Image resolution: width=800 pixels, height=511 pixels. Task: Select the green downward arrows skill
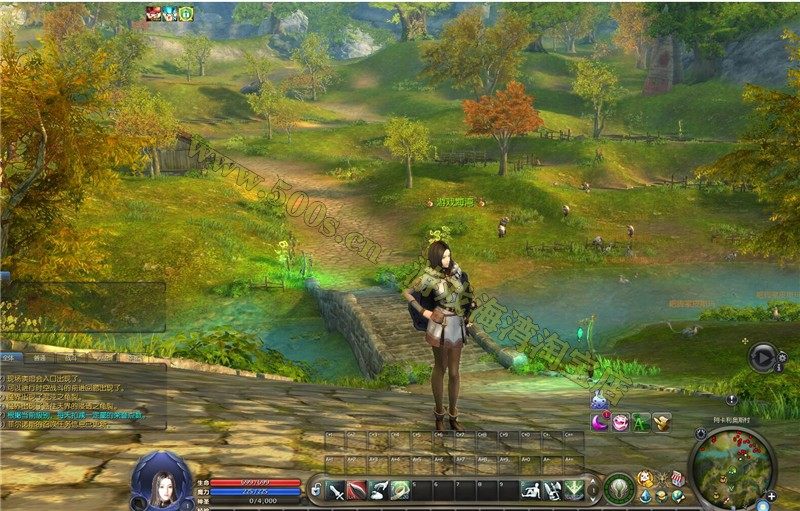coord(574,490)
